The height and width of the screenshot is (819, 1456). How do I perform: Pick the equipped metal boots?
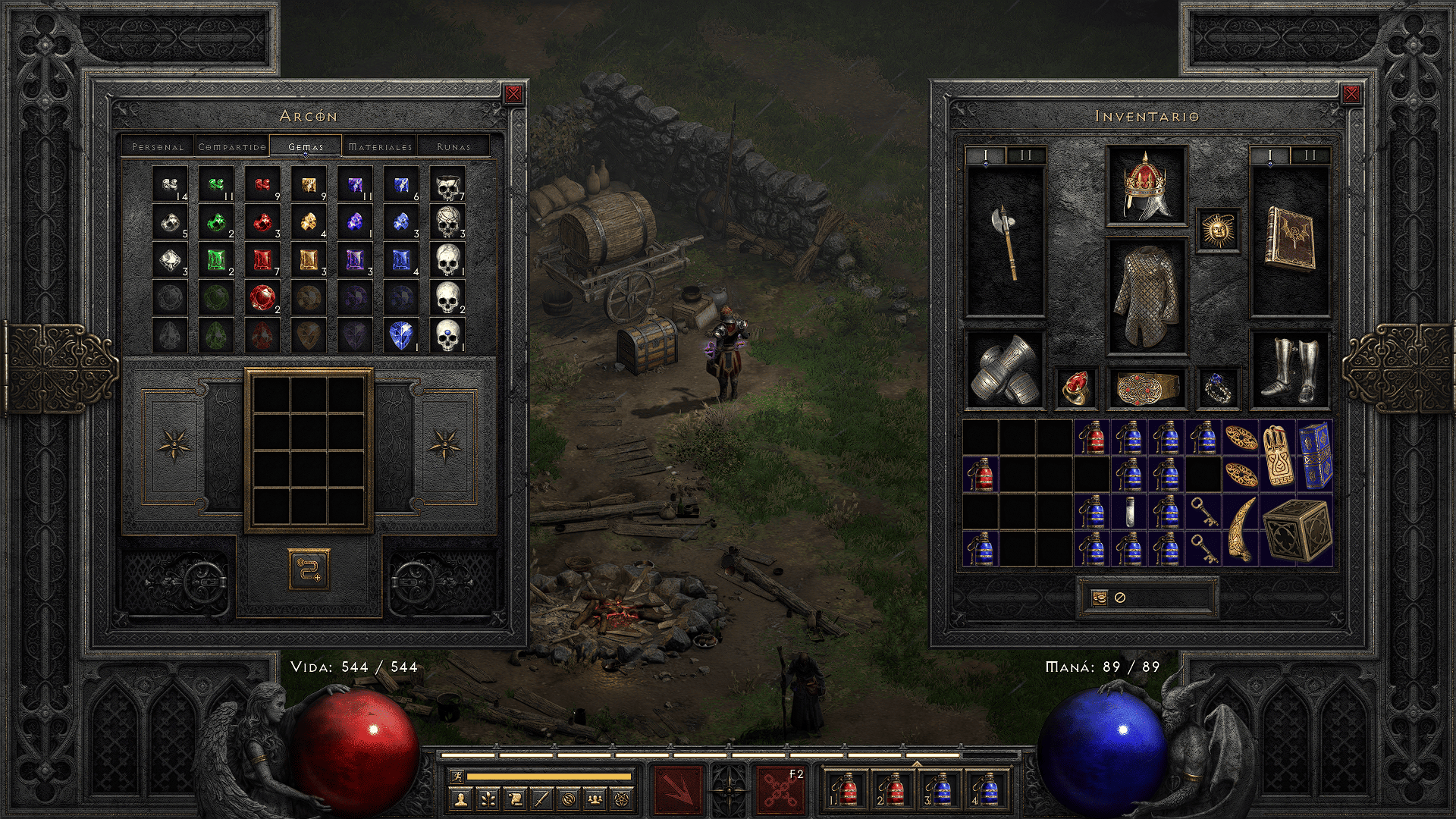(1289, 370)
